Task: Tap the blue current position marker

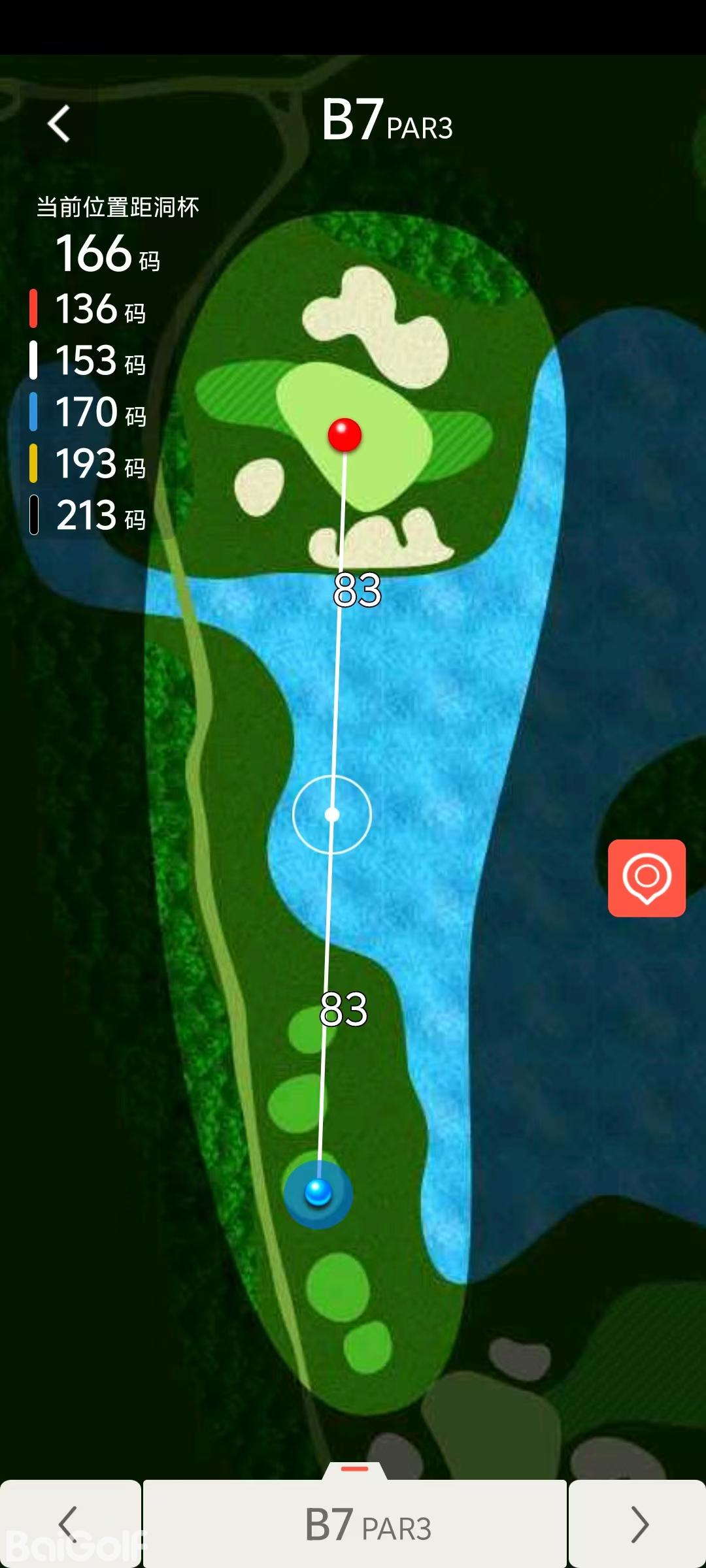Action: click(x=318, y=1192)
